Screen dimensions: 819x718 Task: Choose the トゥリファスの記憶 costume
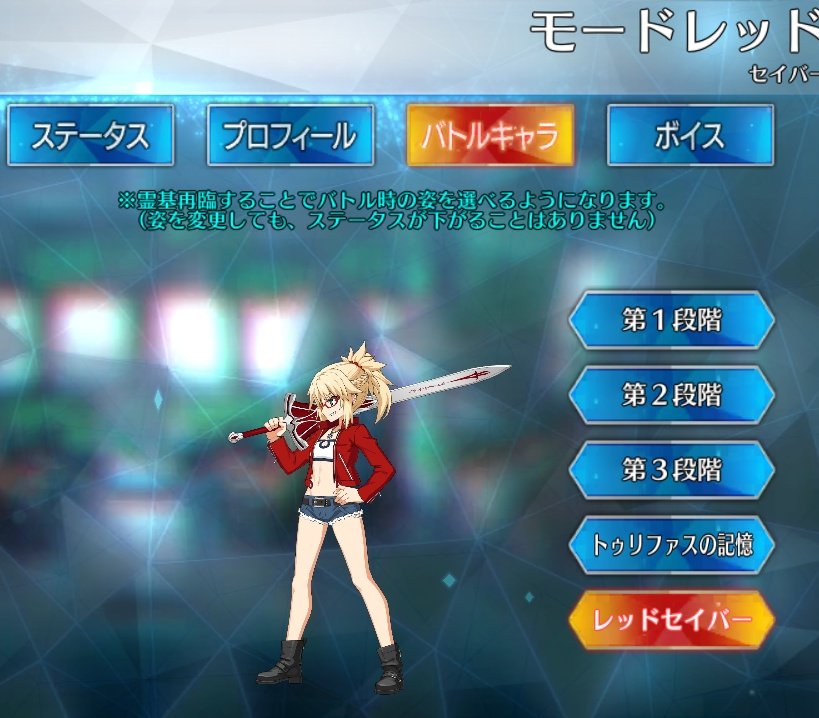[672, 545]
